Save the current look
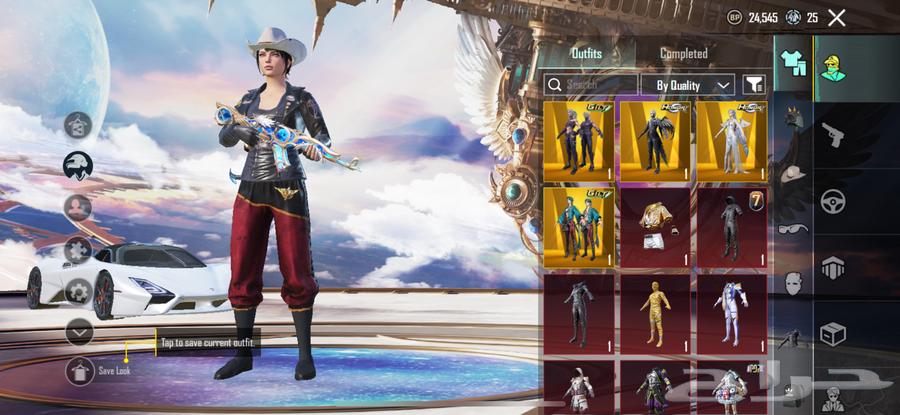 [80, 370]
